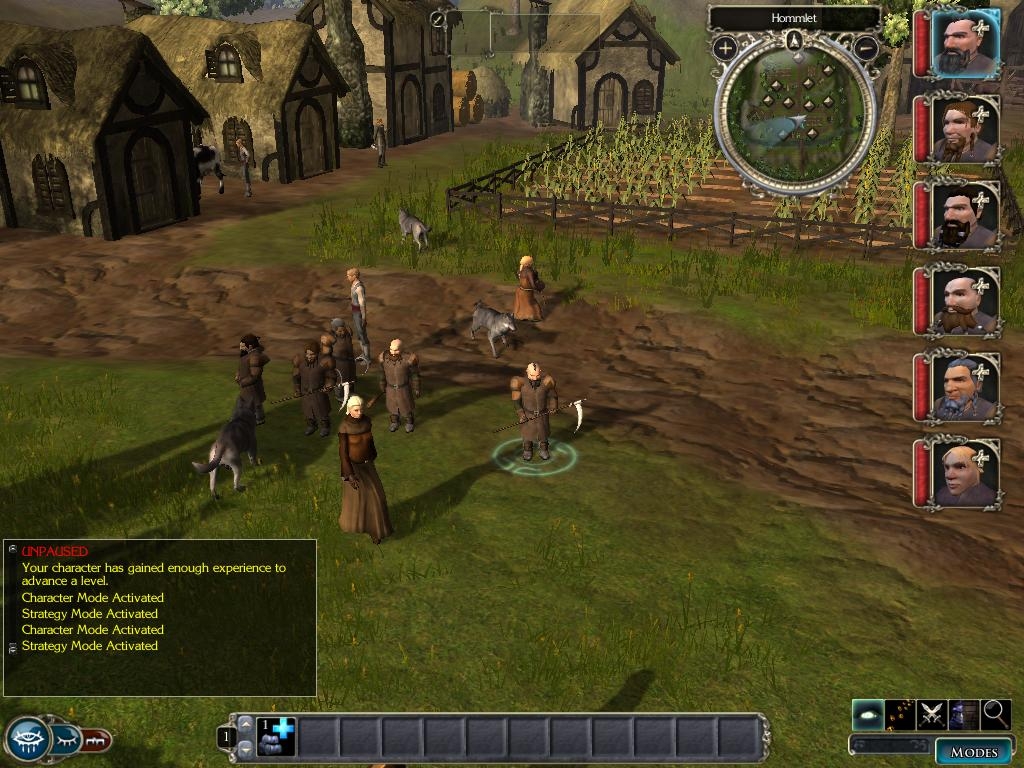Zoom in the minimap with plus button
This screenshot has height=768, width=1024.
[724, 47]
